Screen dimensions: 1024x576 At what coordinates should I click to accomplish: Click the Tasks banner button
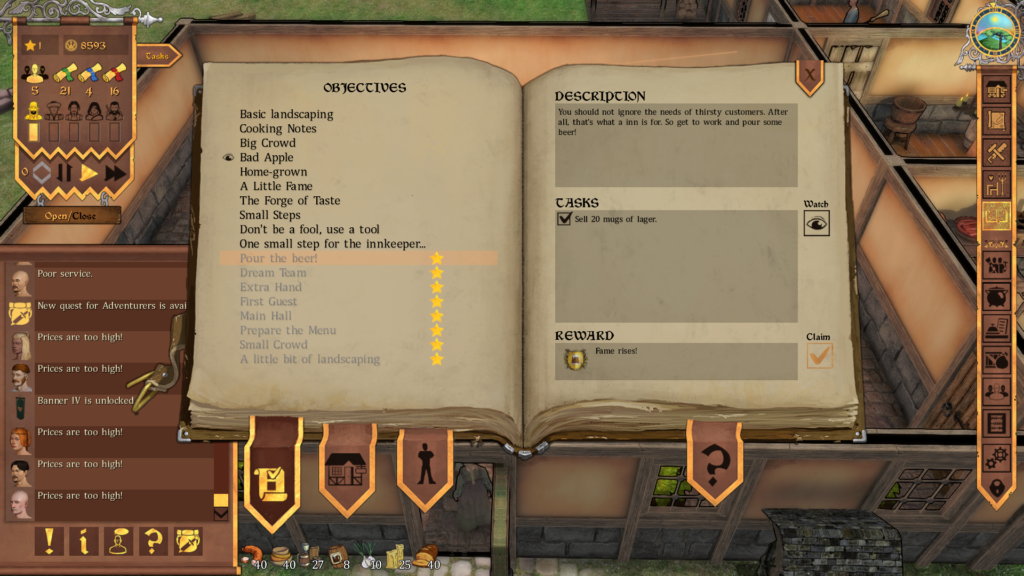[x=157, y=56]
